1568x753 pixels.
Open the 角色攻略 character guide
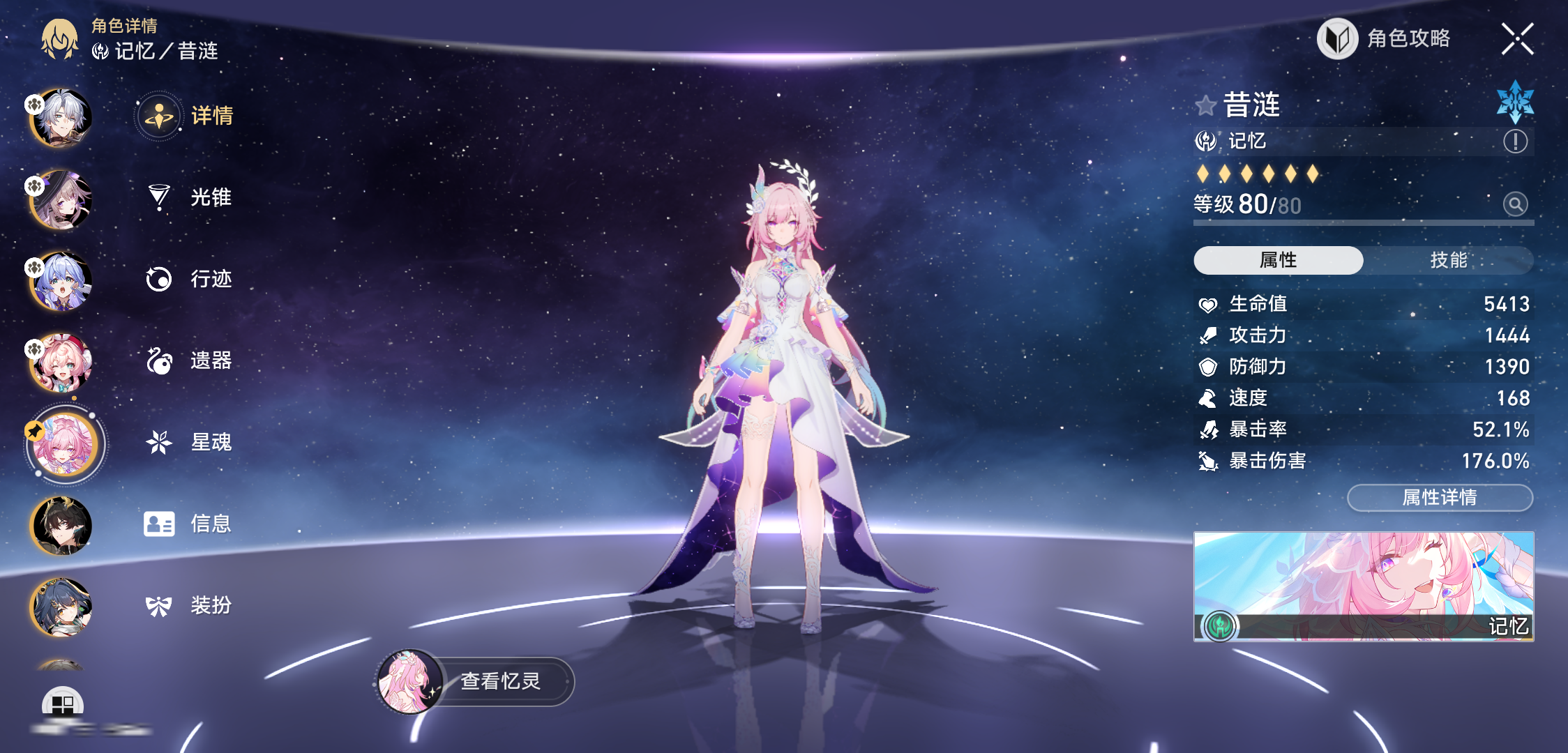[1385, 39]
